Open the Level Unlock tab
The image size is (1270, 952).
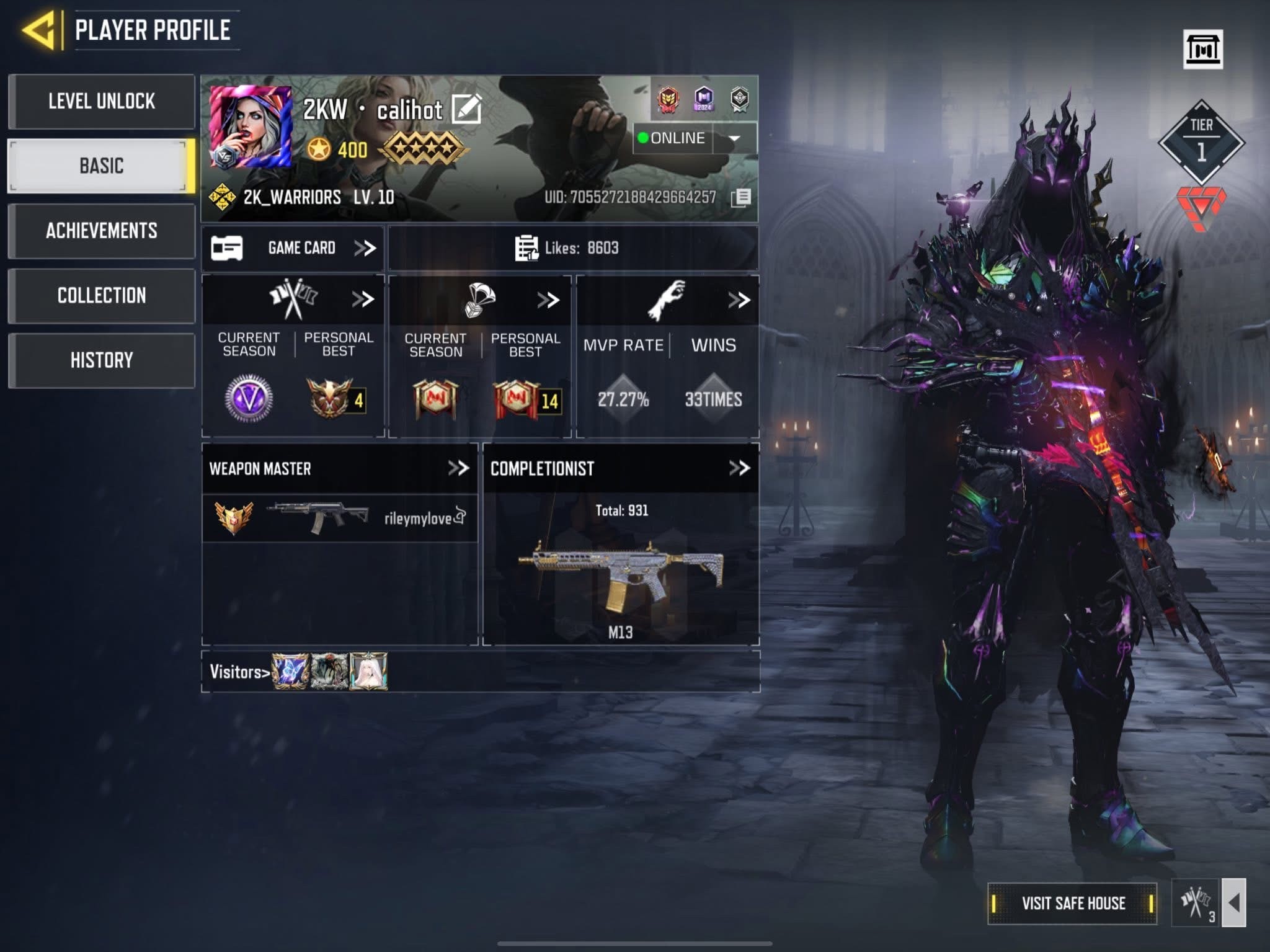102,101
